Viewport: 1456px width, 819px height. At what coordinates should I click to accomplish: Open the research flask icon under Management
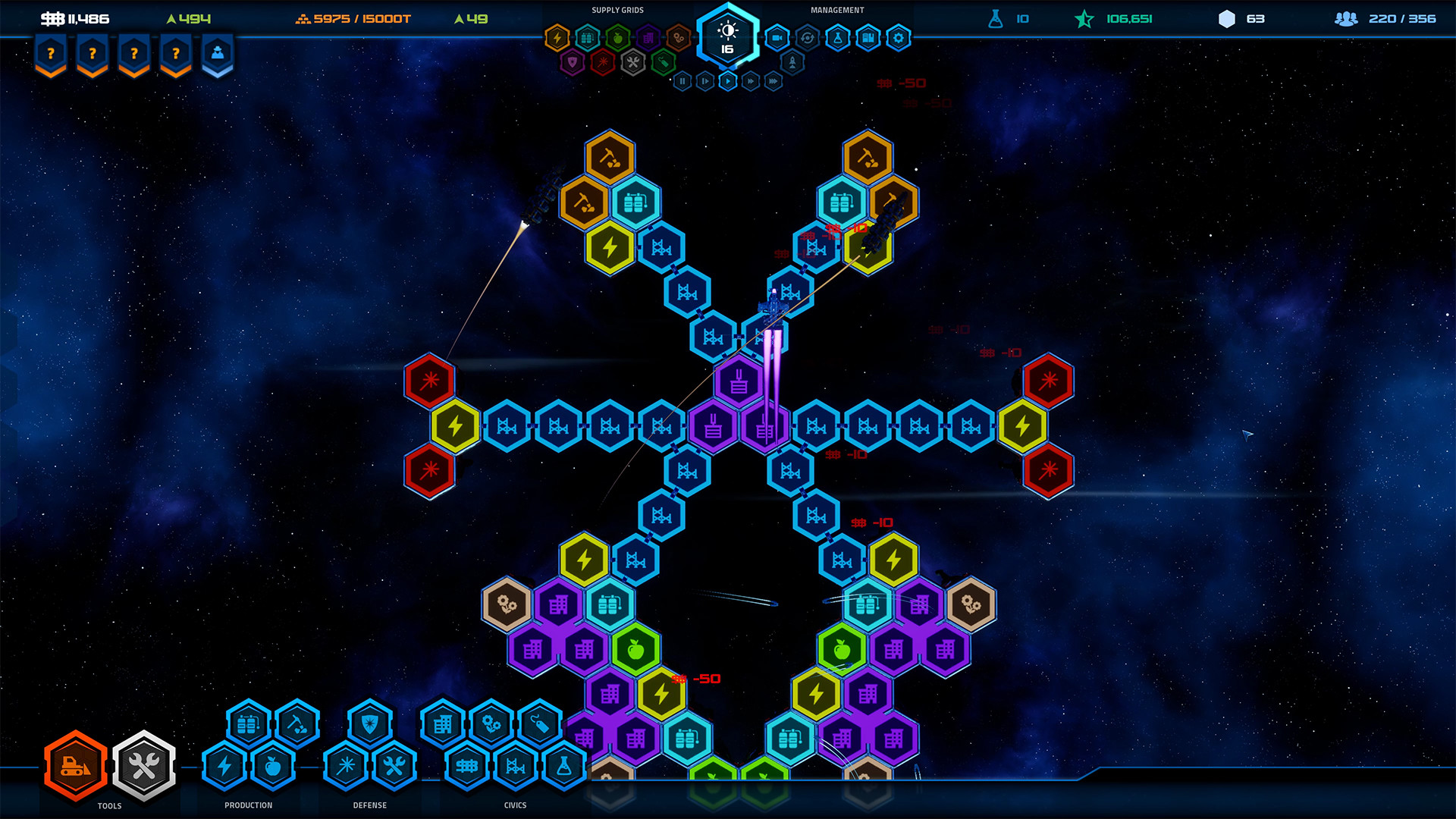tap(836, 37)
